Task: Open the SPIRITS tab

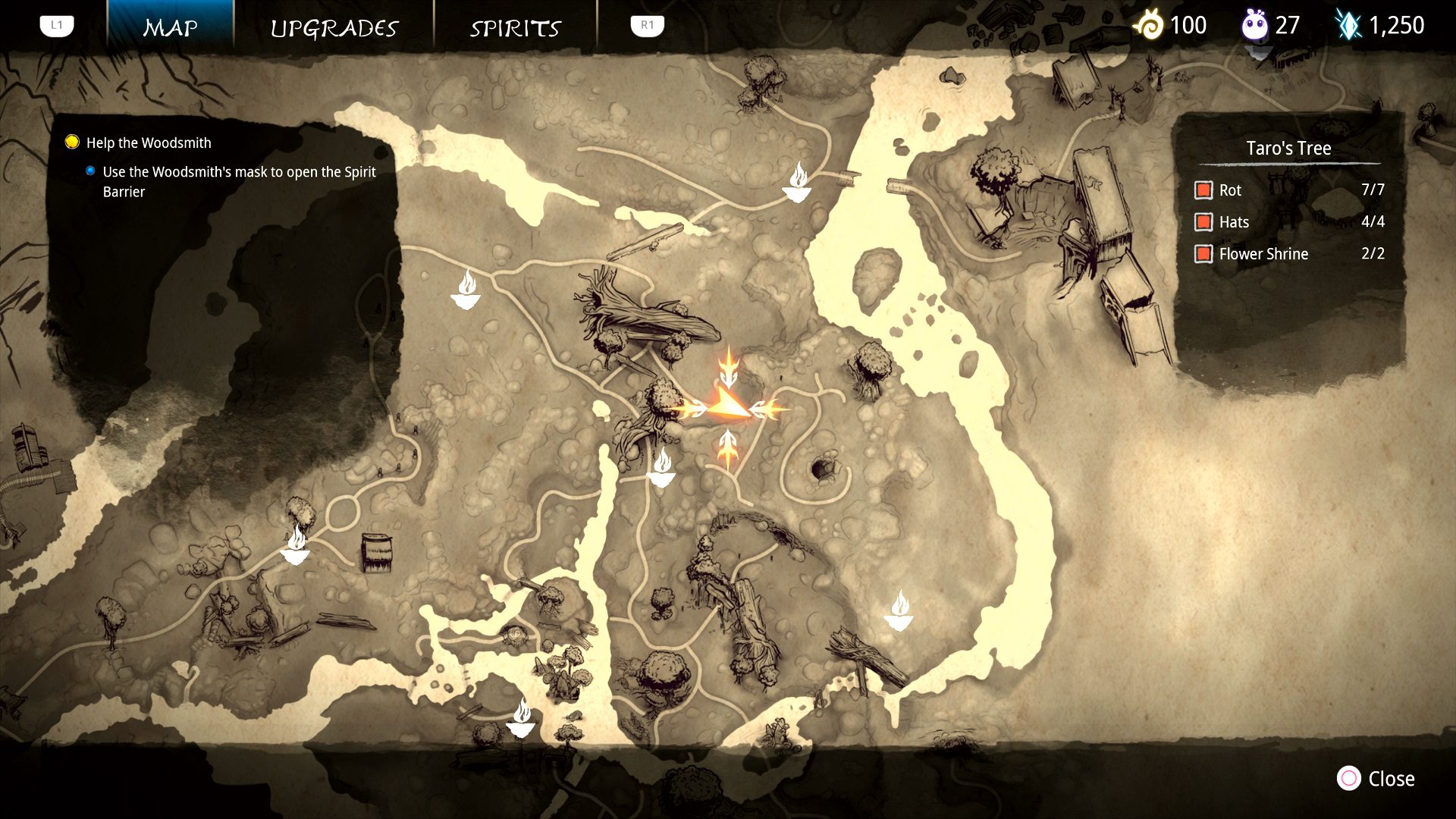Action: (515, 27)
